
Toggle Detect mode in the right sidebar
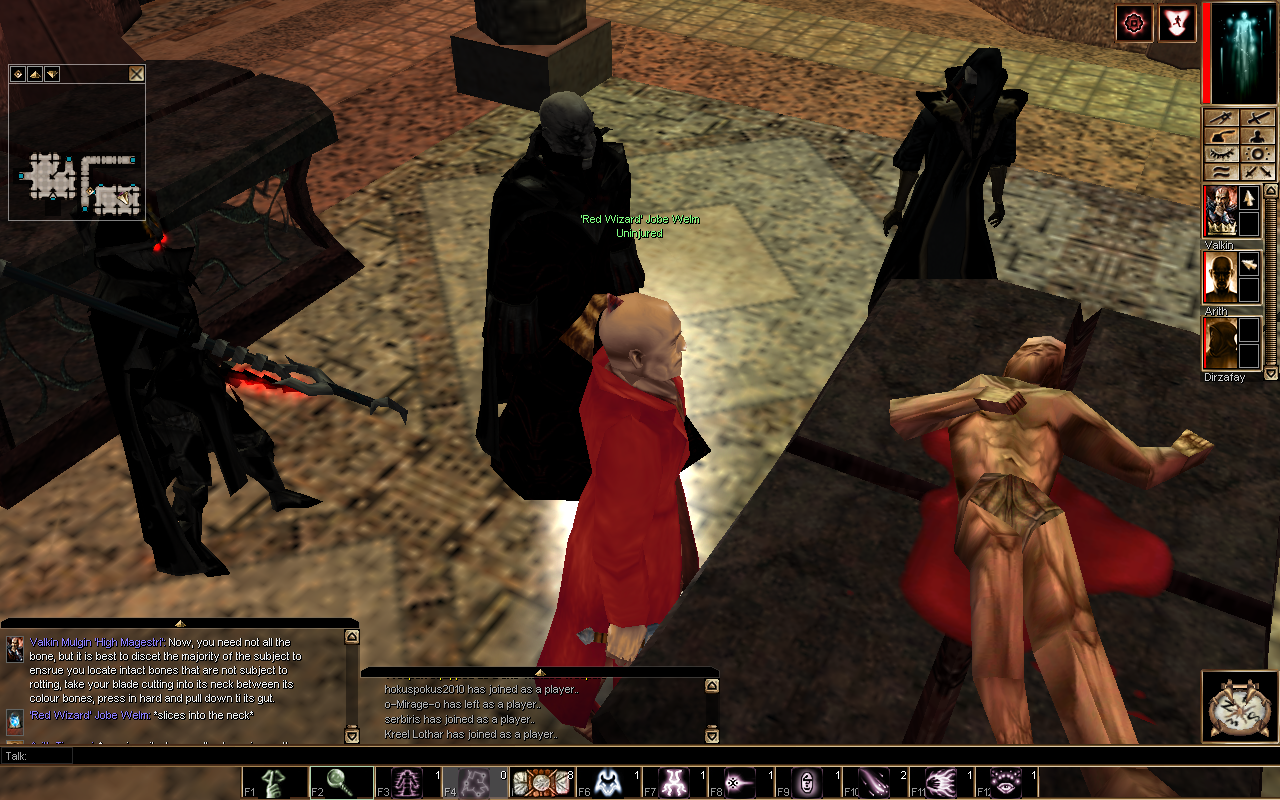[x=1258, y=152]
